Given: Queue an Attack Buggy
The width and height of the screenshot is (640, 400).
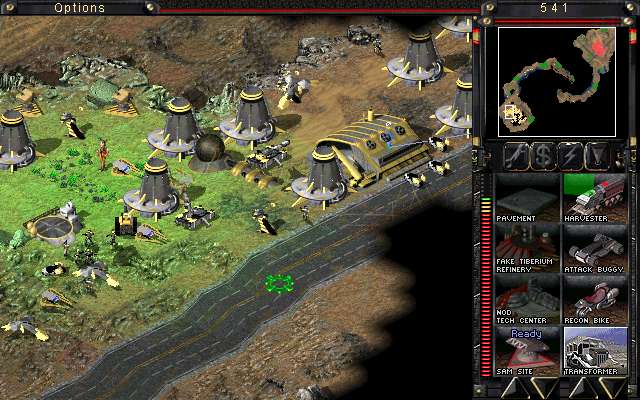Looking at the screenshot, I should pos(596,248).
